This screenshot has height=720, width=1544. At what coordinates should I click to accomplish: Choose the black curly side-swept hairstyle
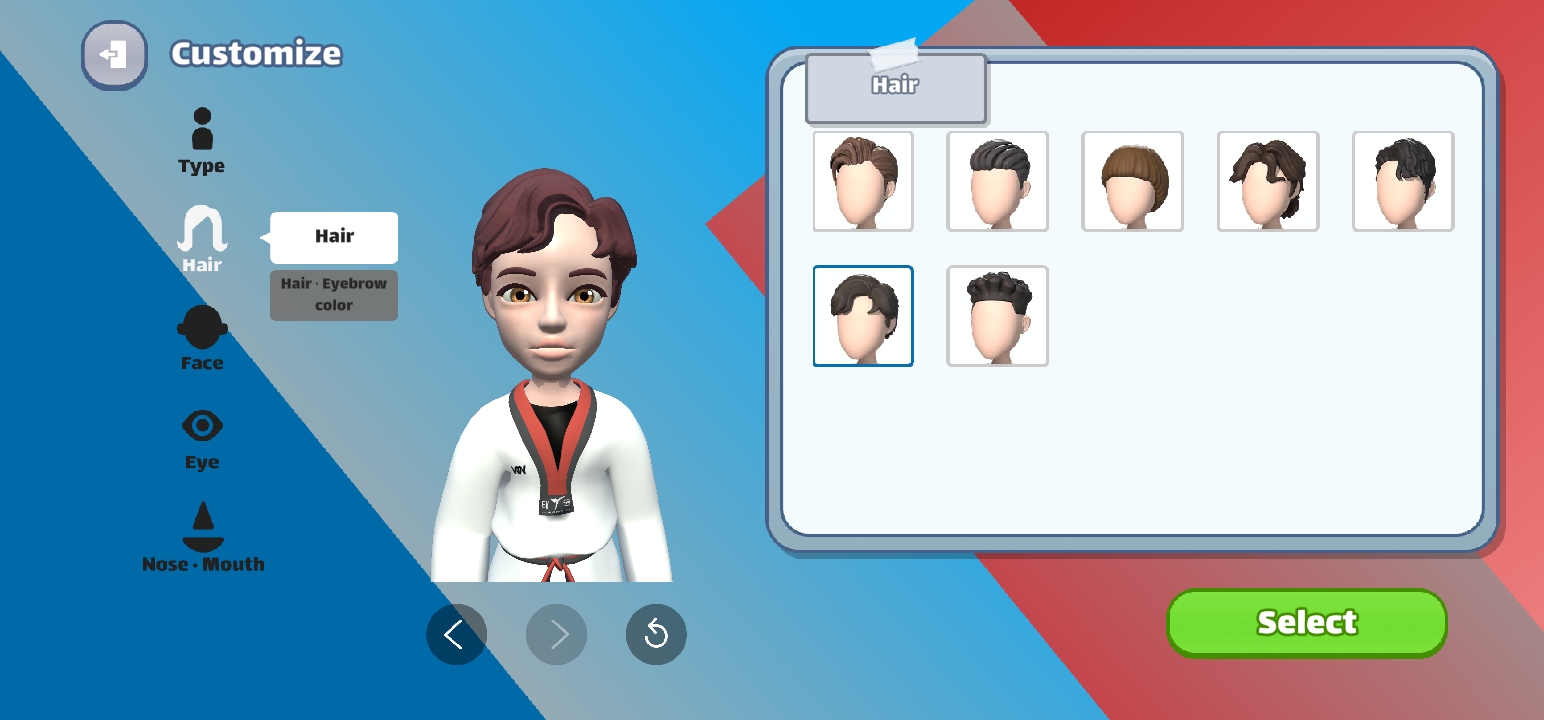point(1403,181)
